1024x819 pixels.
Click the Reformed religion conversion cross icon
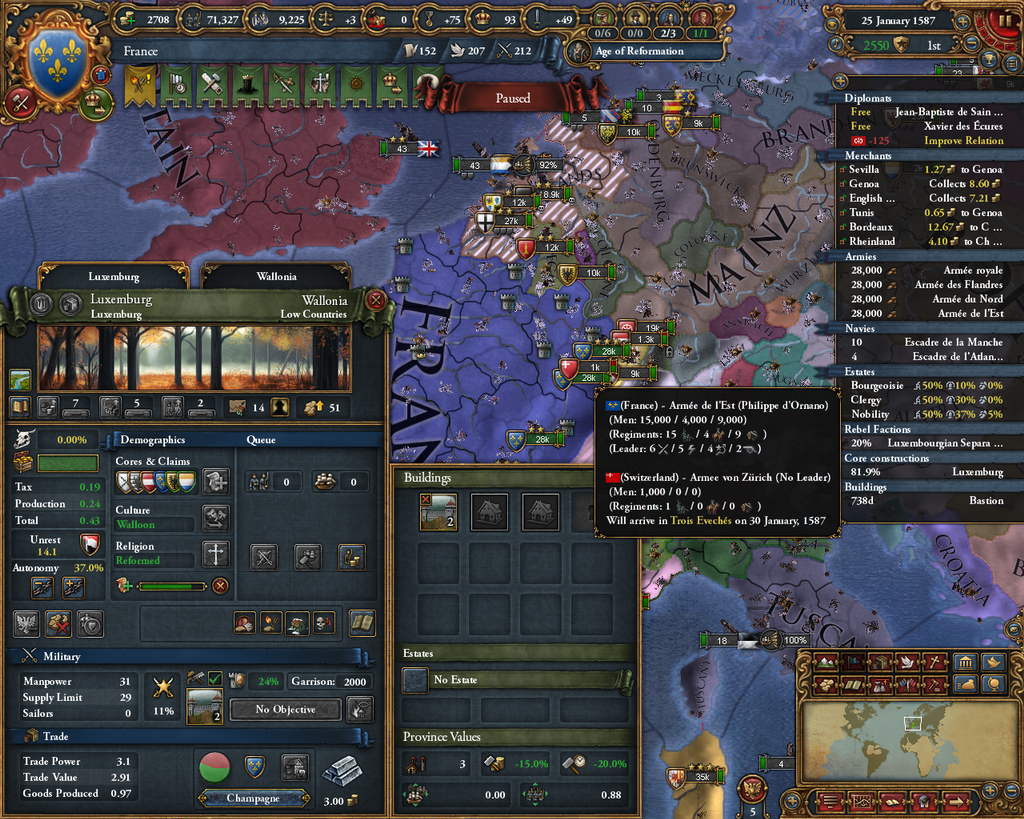click(216, 554)
